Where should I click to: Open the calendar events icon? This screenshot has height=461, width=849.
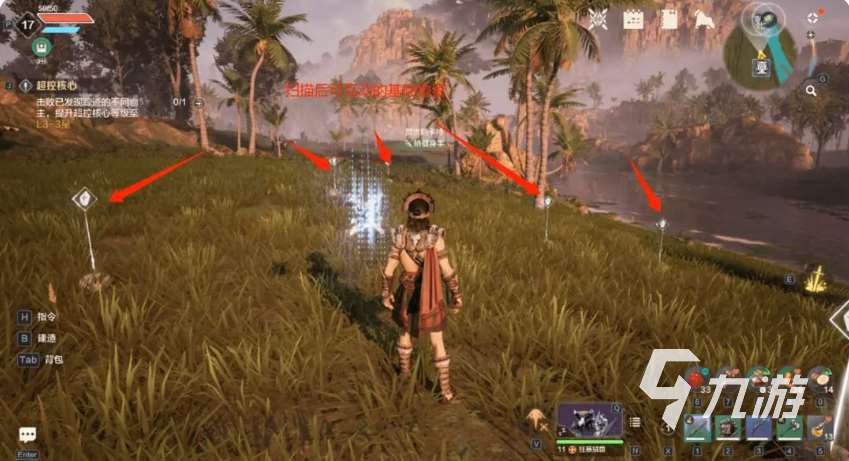pyautogui.click(x=632, y=18)
